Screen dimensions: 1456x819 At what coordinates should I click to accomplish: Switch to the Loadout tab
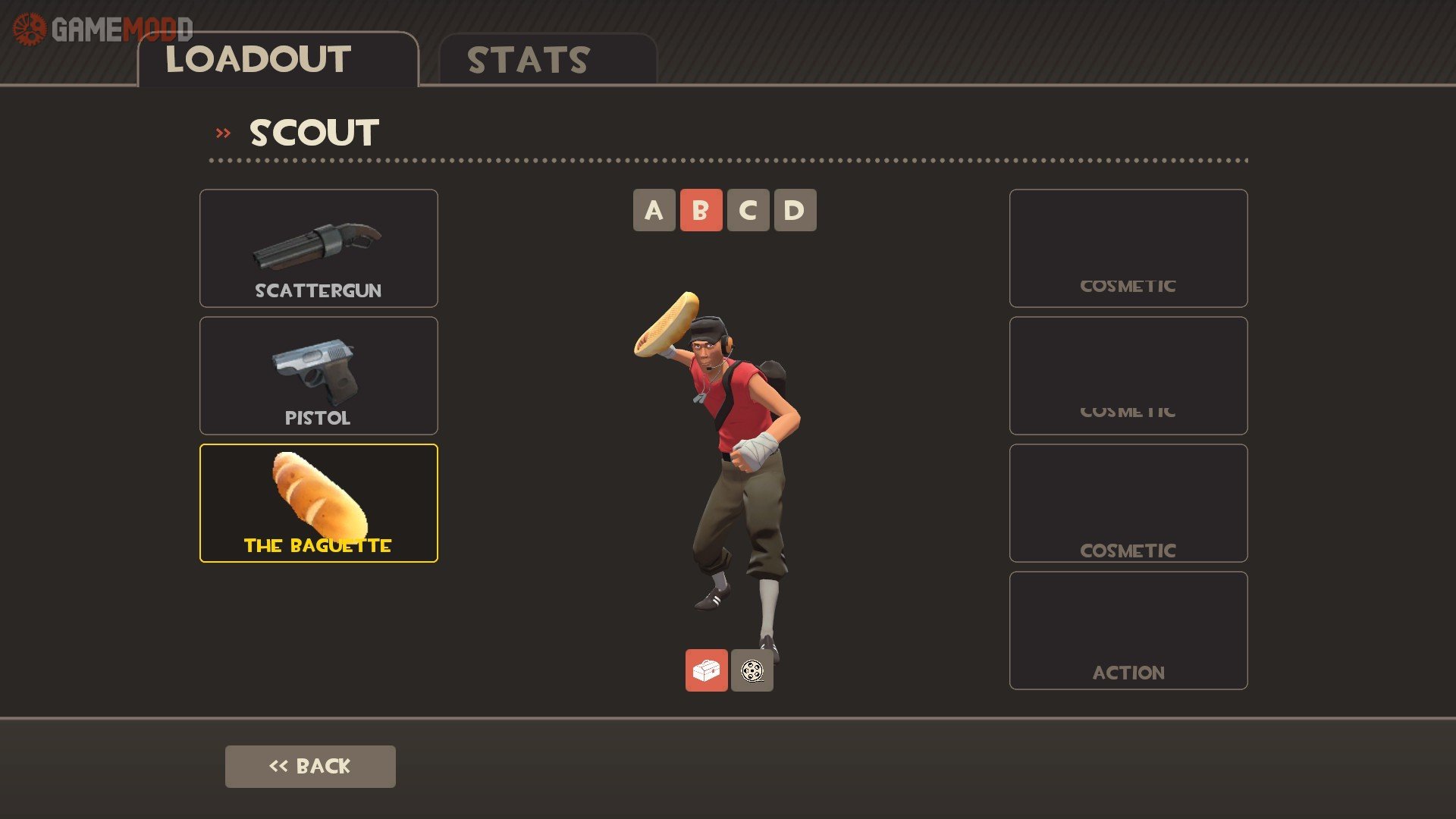[x=277, y=60]
